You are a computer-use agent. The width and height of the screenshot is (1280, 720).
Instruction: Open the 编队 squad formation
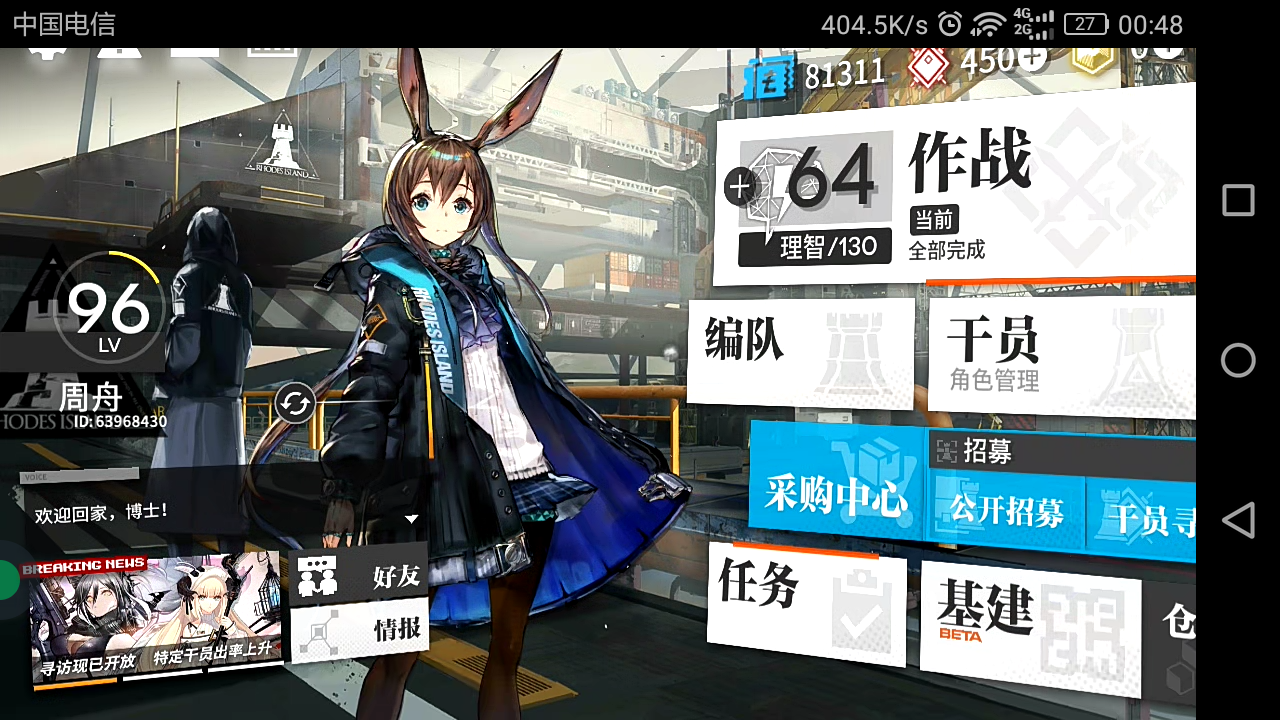point(800,350)
